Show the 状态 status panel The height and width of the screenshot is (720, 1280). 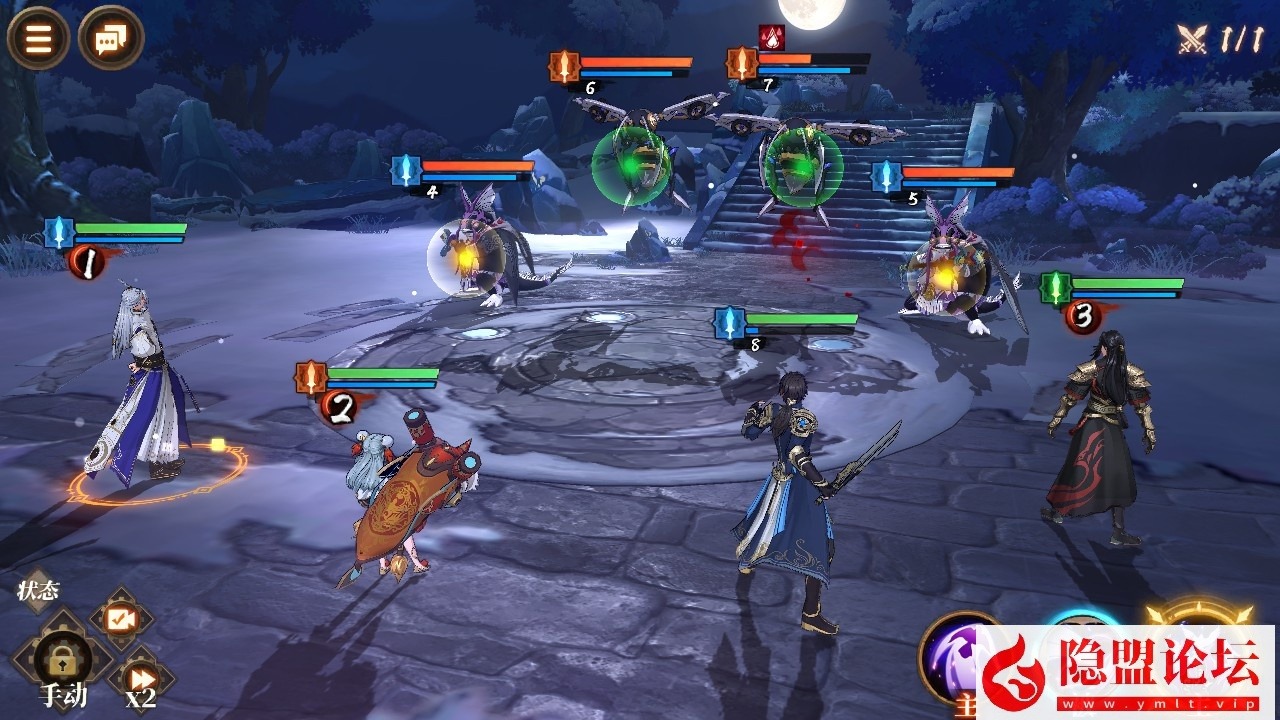39,590
